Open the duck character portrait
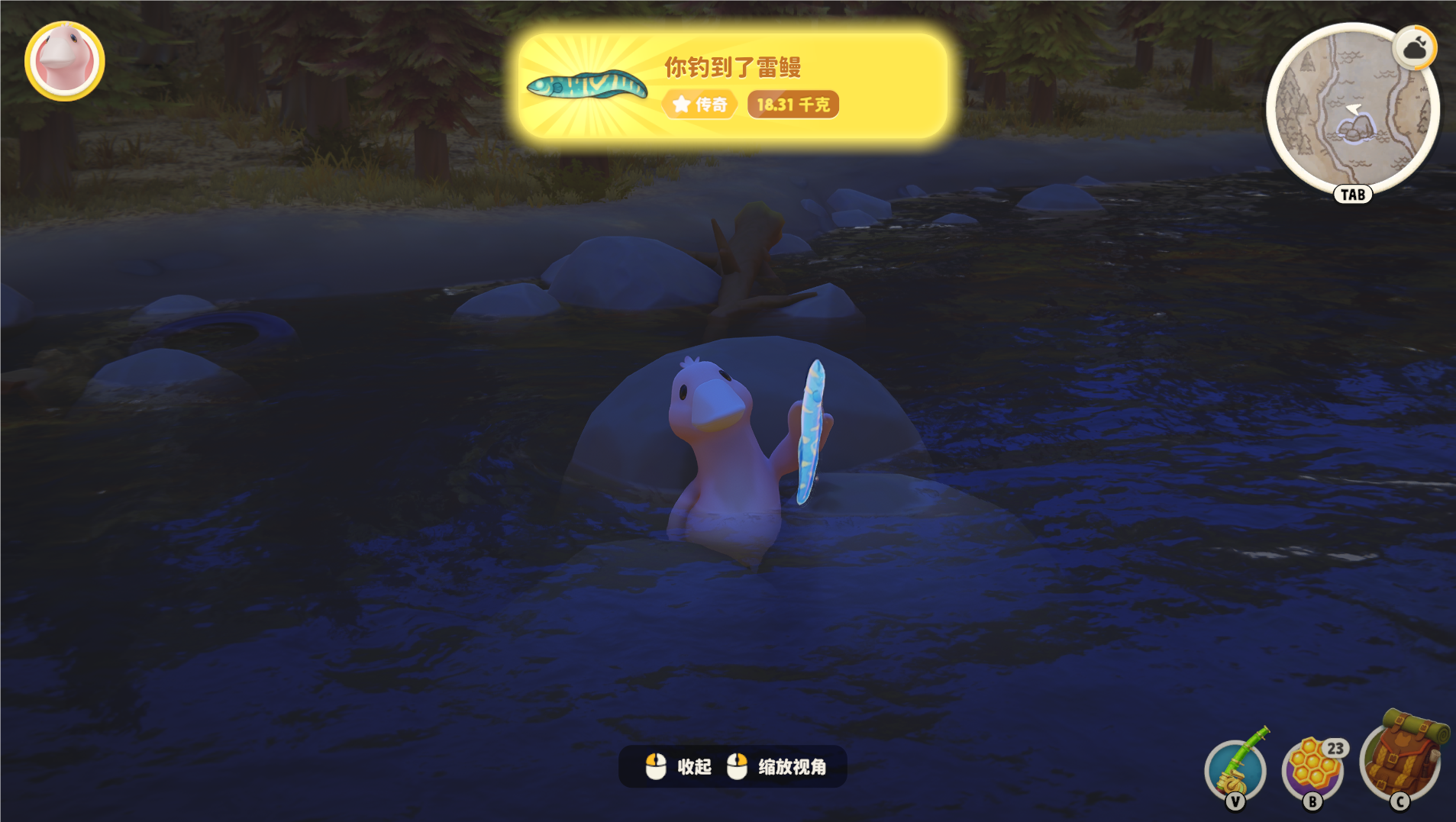1456x822 pixels. tap(65, 61)
